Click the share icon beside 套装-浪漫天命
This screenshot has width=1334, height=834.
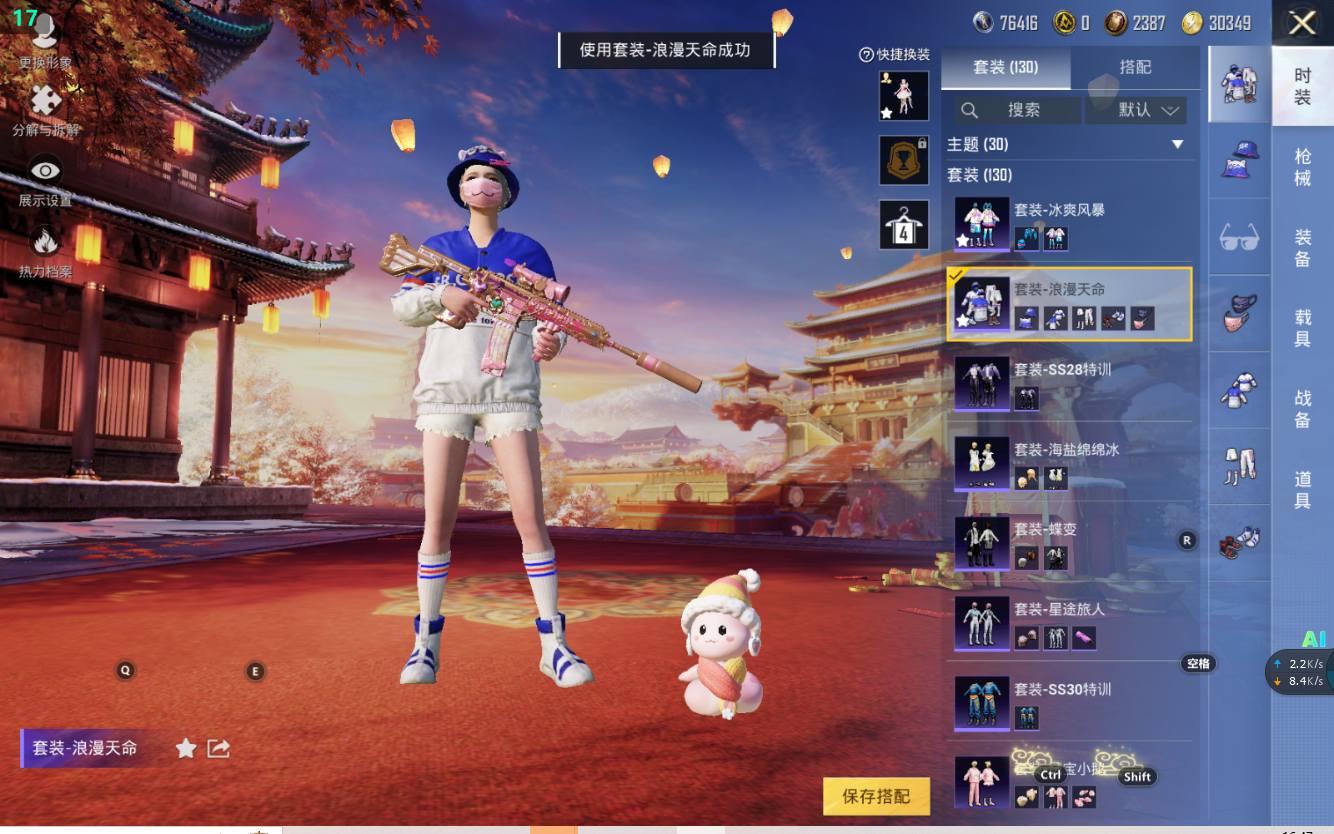(218, 748)
